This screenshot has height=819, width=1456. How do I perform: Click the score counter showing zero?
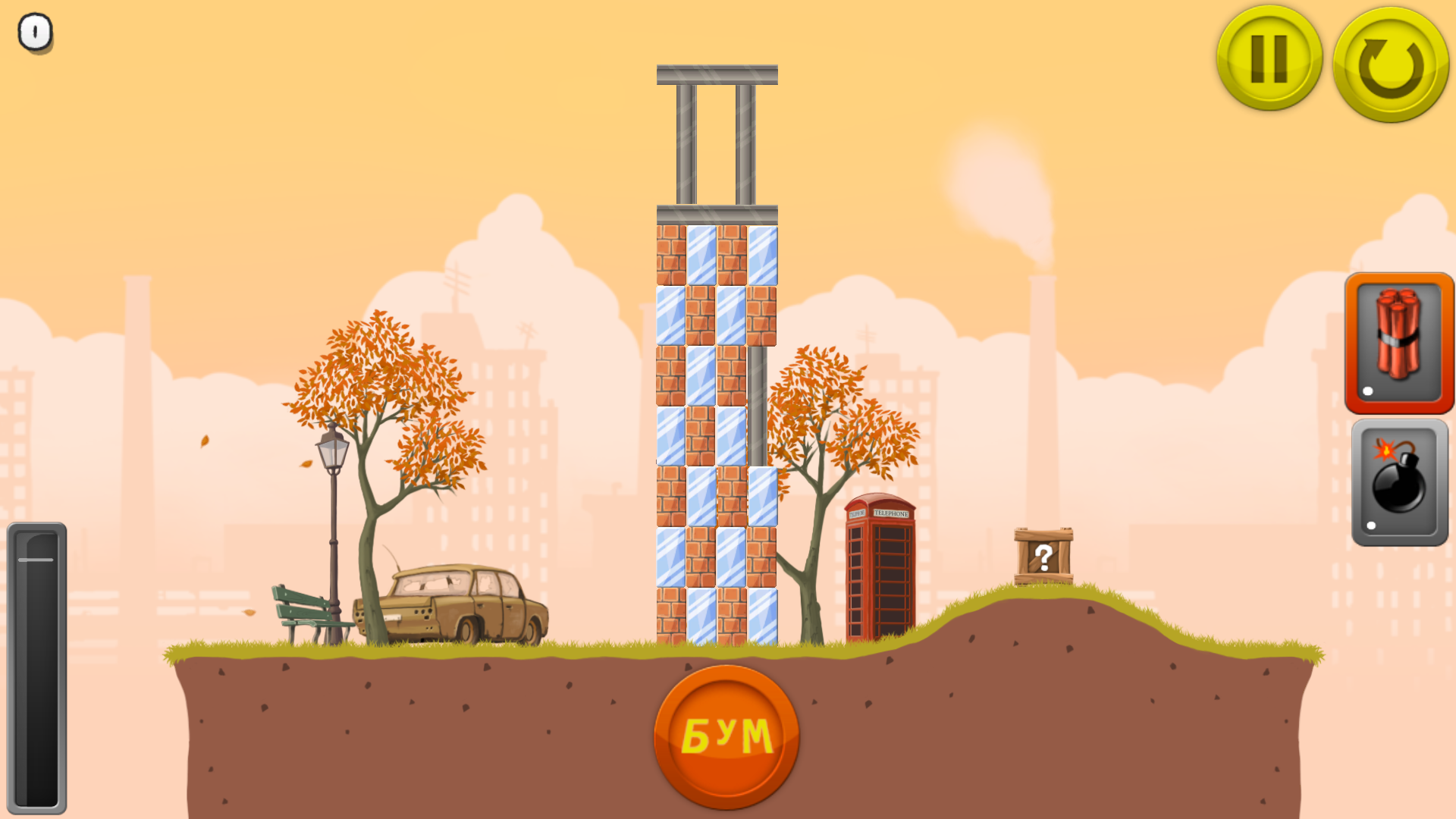click(x=34, y=33)
